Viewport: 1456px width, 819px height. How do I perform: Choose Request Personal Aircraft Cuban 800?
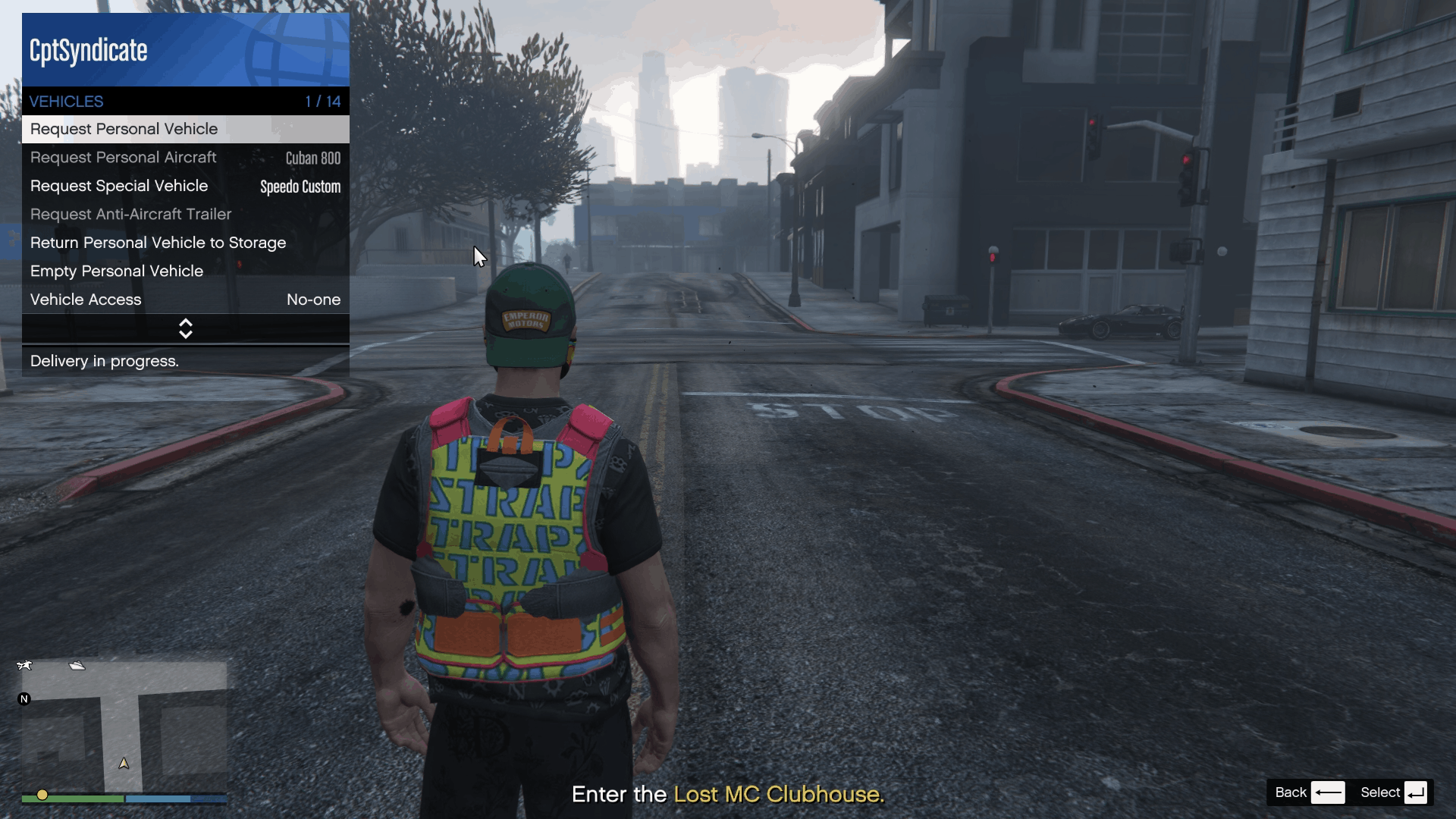tap(123, 158)
